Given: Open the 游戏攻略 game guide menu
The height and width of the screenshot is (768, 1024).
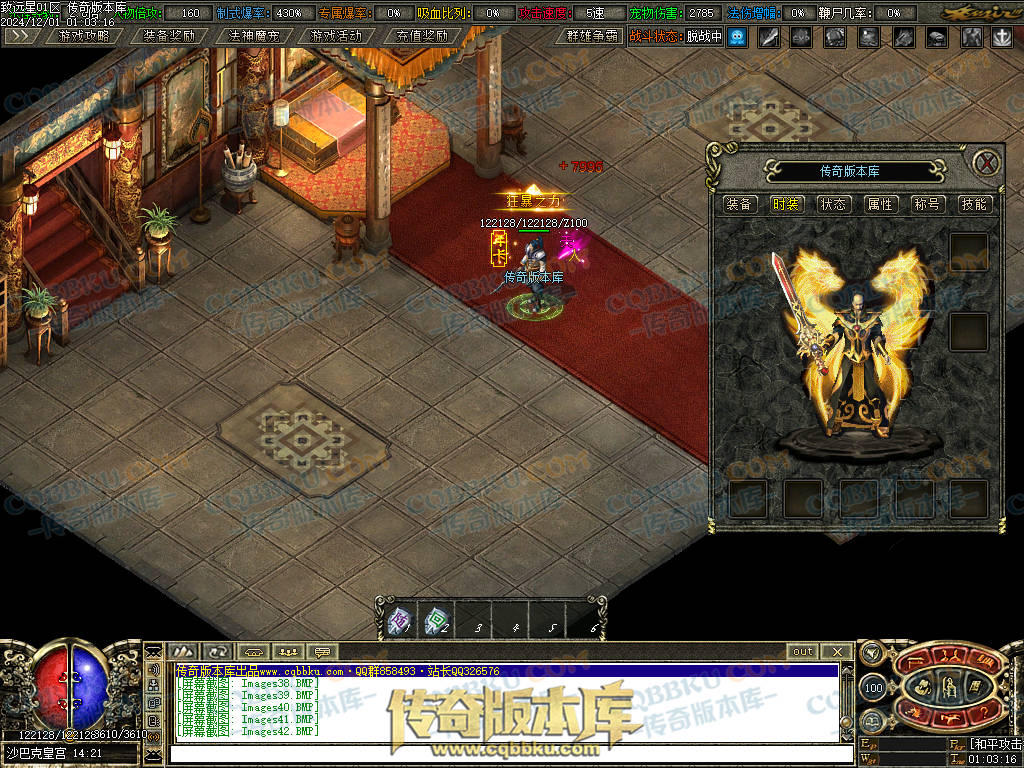Looking at the screenshot, I should pos(85,36).
